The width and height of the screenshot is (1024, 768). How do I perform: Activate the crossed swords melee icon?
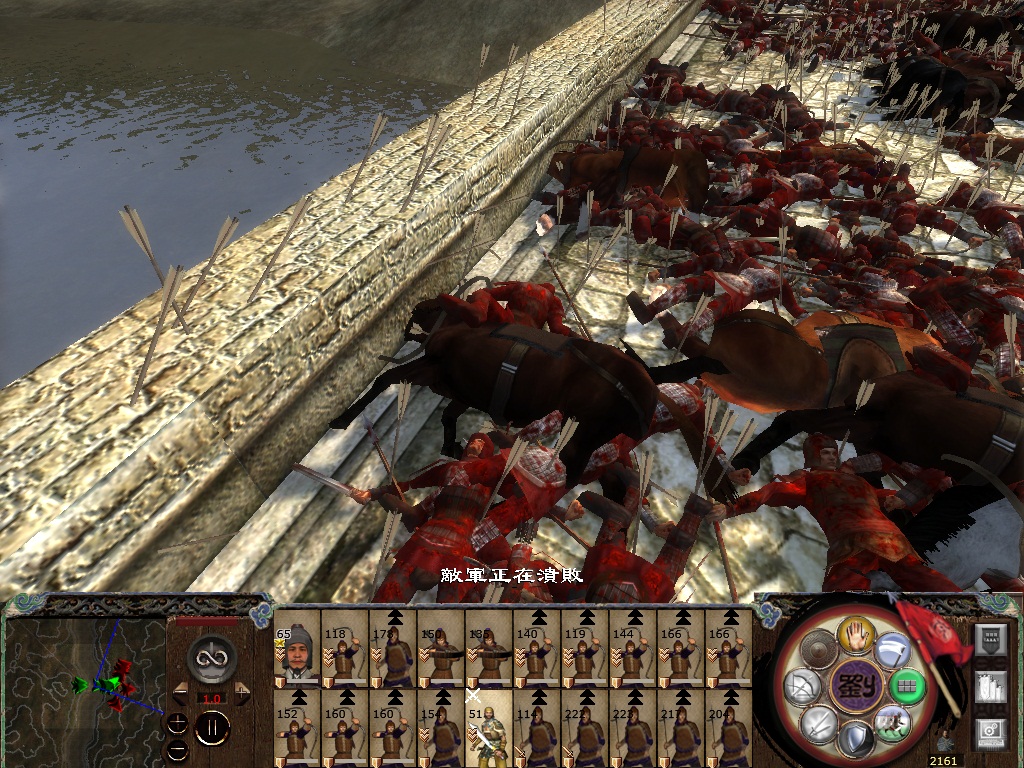[x=819, y=723]
